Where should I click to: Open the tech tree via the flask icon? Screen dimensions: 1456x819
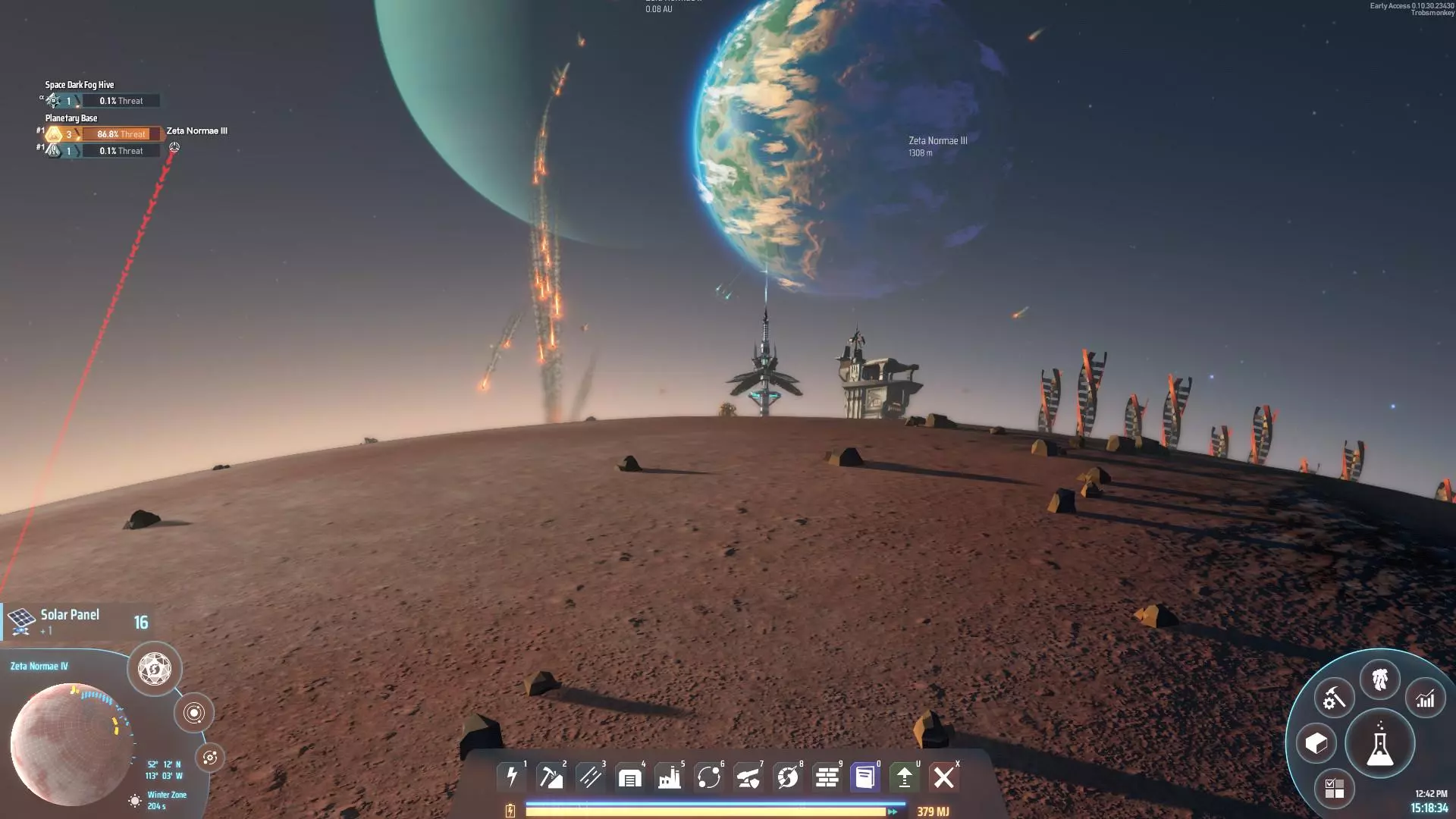(x=1380, y=743)
